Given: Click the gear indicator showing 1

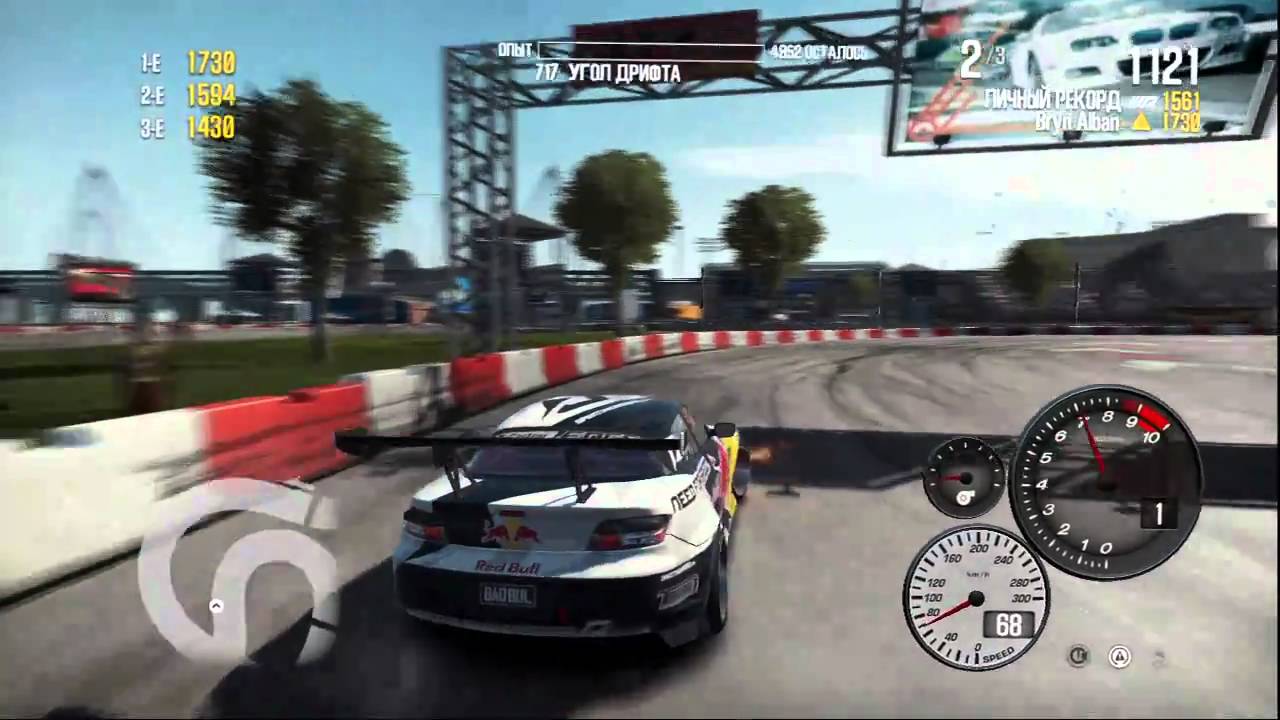Looking at the screenshot, I should coord(1157,514).
